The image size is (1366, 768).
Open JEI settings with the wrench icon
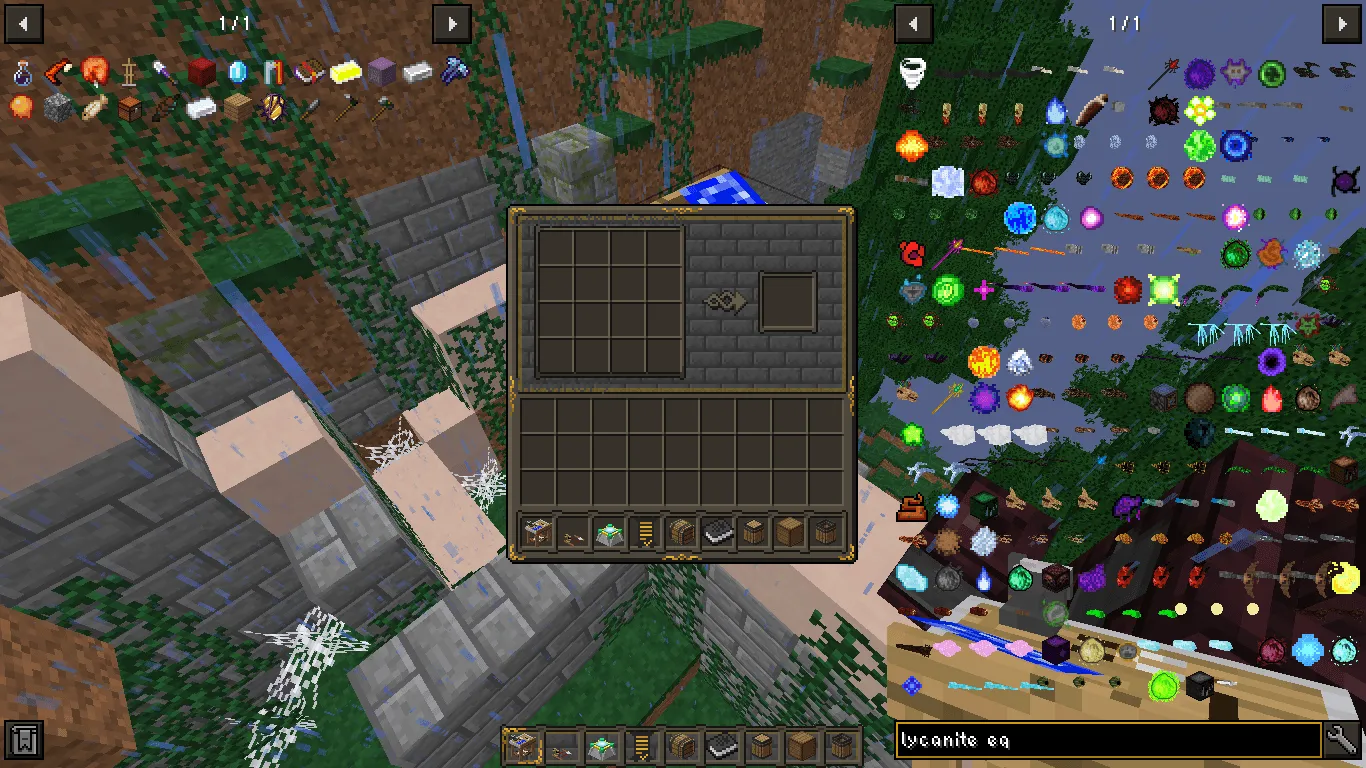1343,740
